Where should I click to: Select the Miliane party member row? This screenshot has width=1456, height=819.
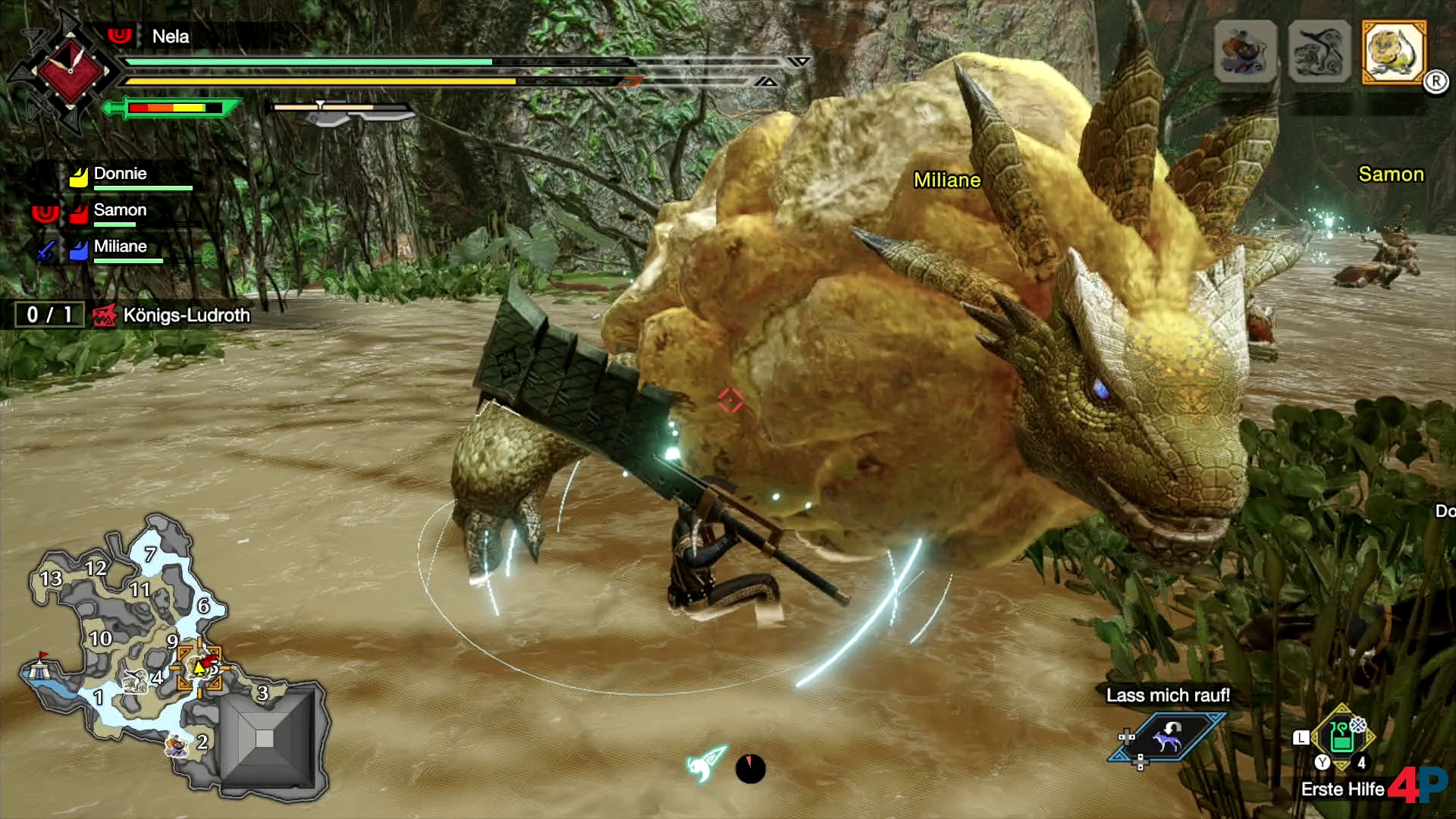[120, 248]
